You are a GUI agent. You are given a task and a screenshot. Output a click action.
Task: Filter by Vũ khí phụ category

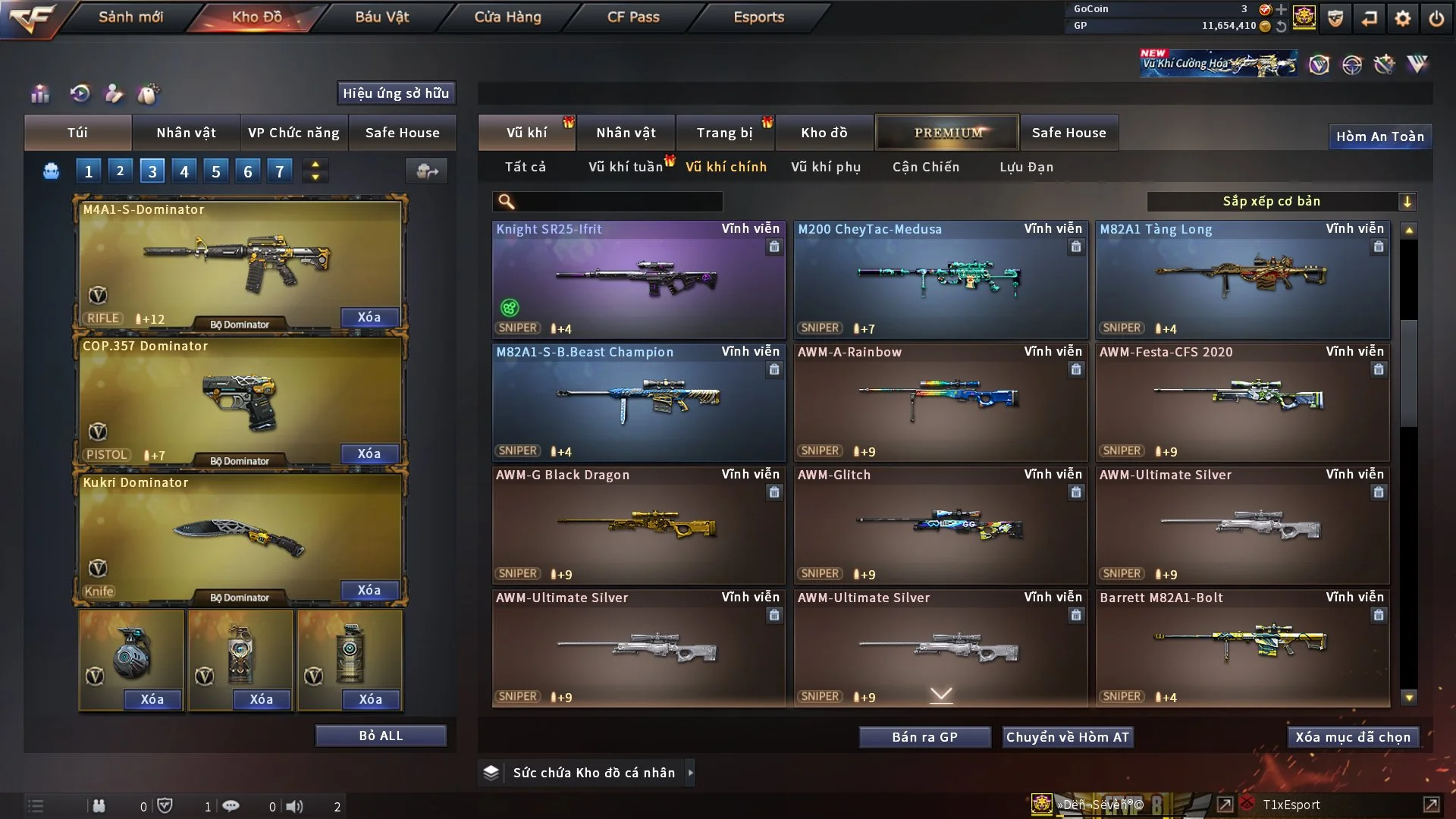coord(826,167)
